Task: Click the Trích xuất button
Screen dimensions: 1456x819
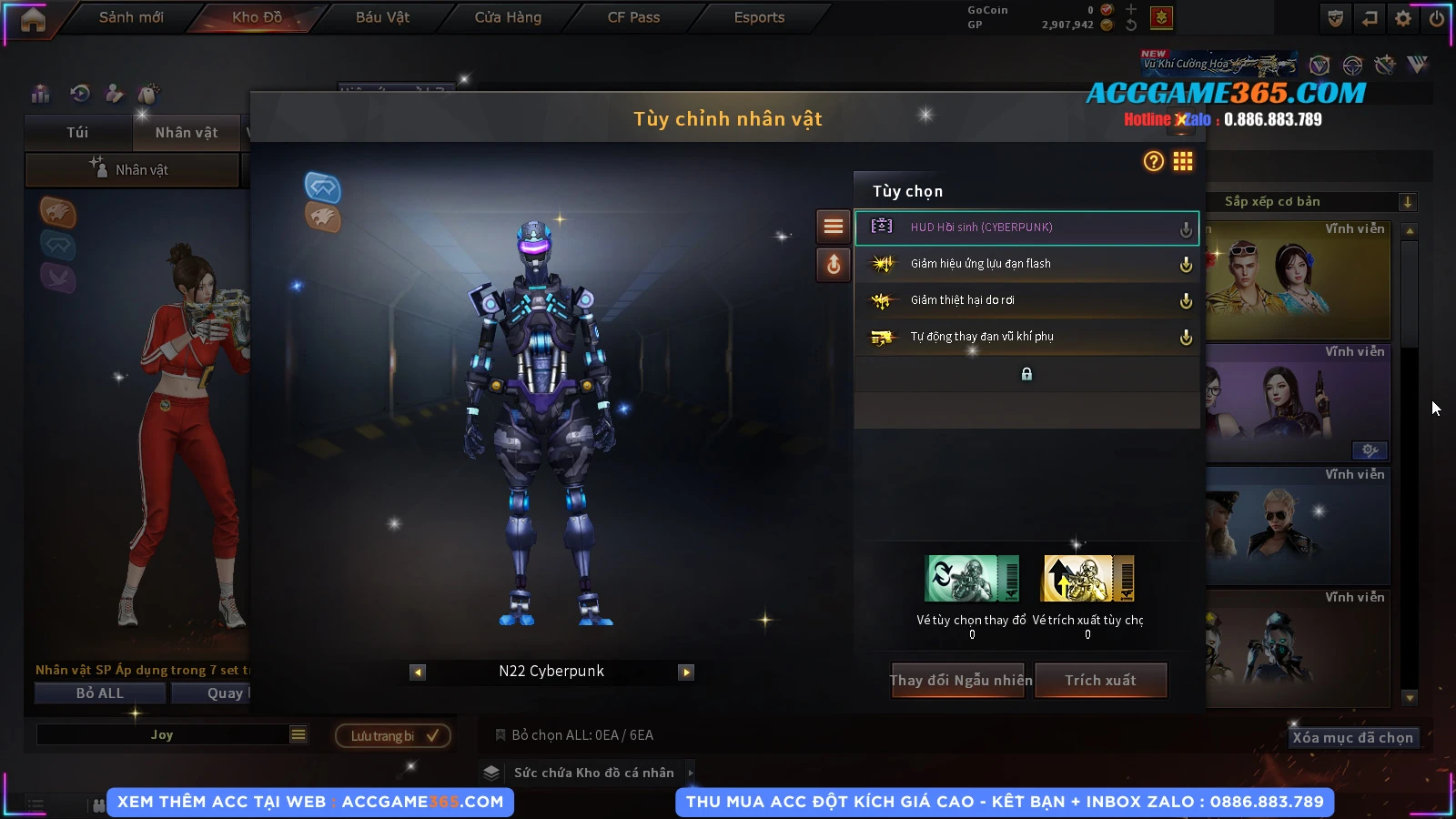Action: 1100,681
